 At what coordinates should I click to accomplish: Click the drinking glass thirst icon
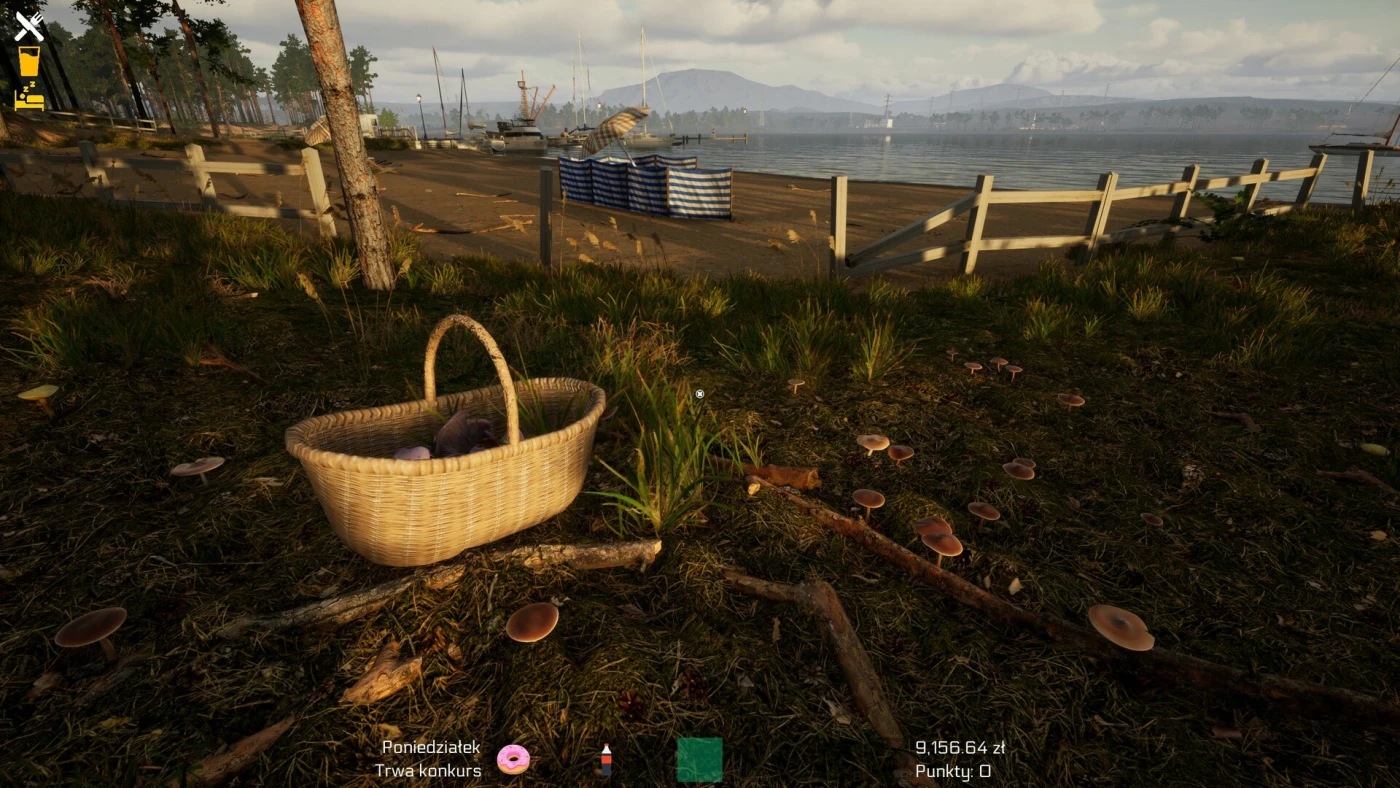pyautogui.click(x=29, y=62)
